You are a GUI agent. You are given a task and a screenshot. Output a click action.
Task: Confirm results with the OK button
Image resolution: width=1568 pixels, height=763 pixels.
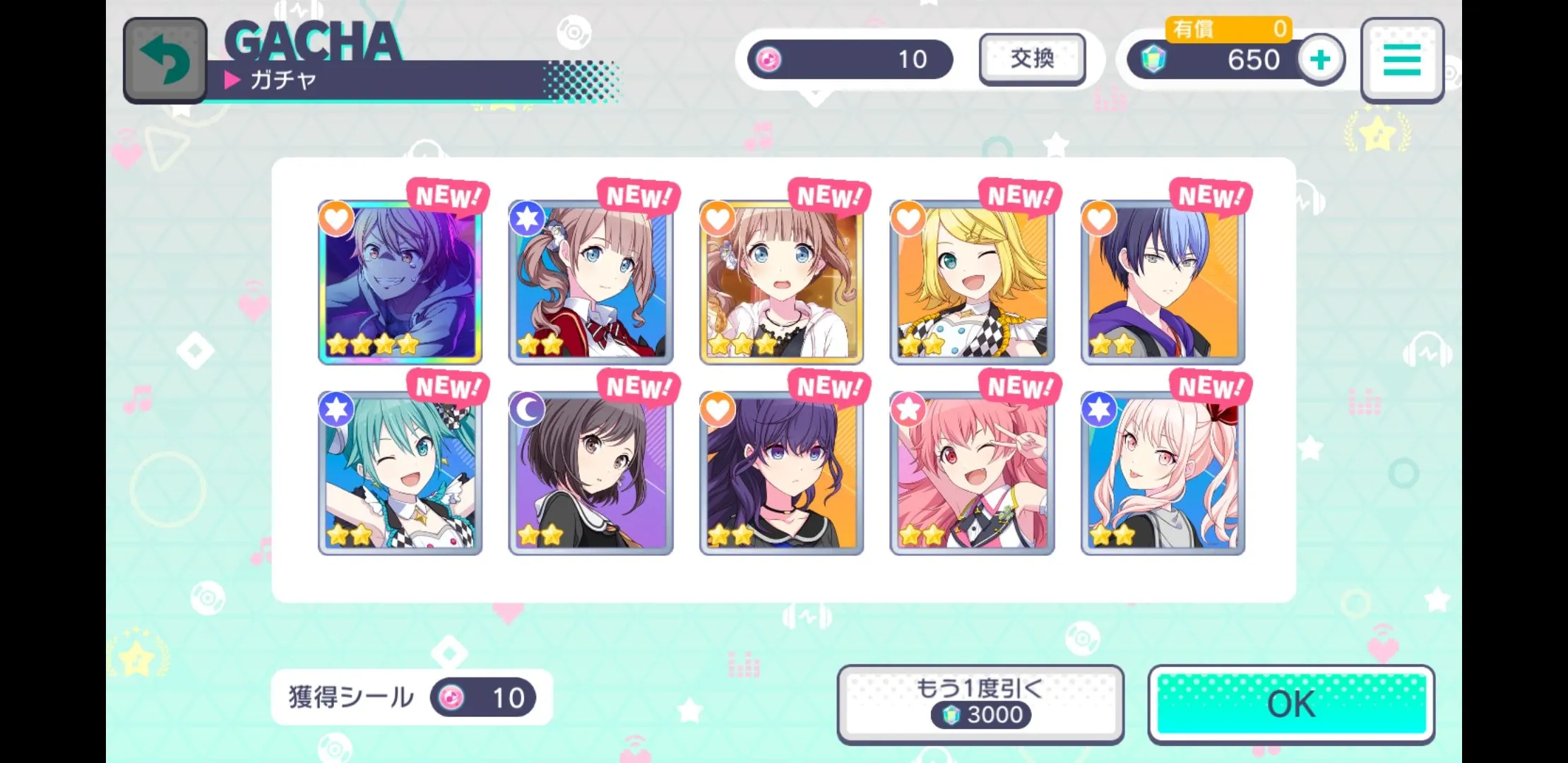point(1291,704)
